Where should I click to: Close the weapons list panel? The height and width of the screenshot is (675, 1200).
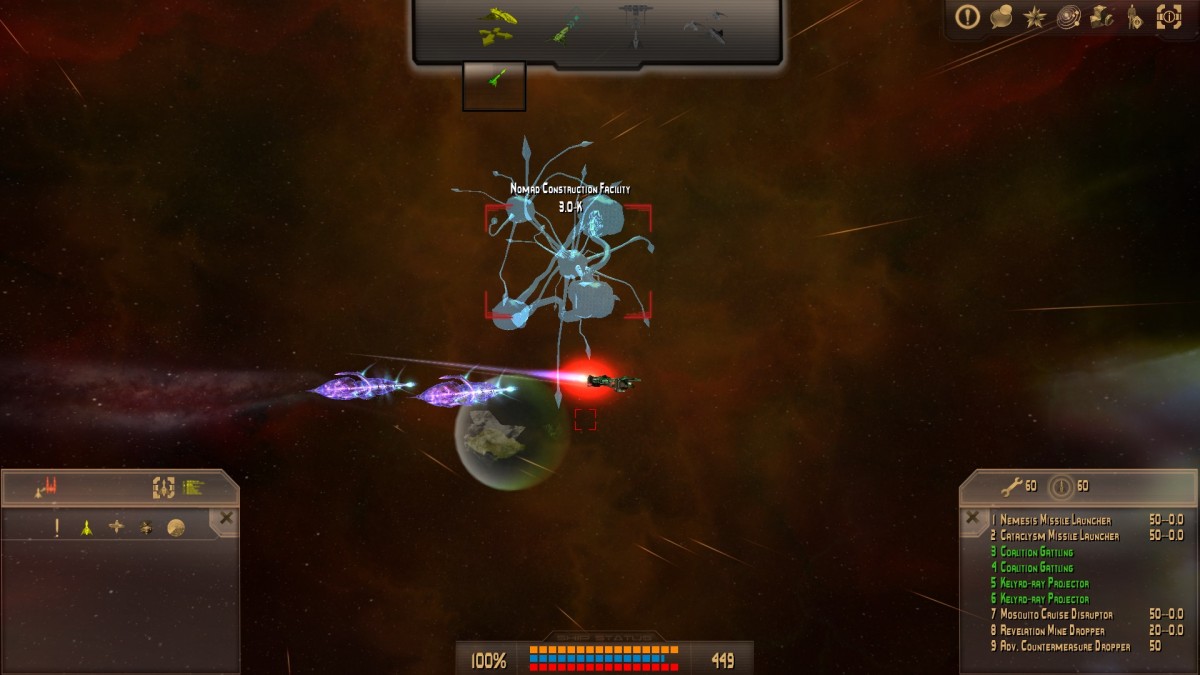971,518
